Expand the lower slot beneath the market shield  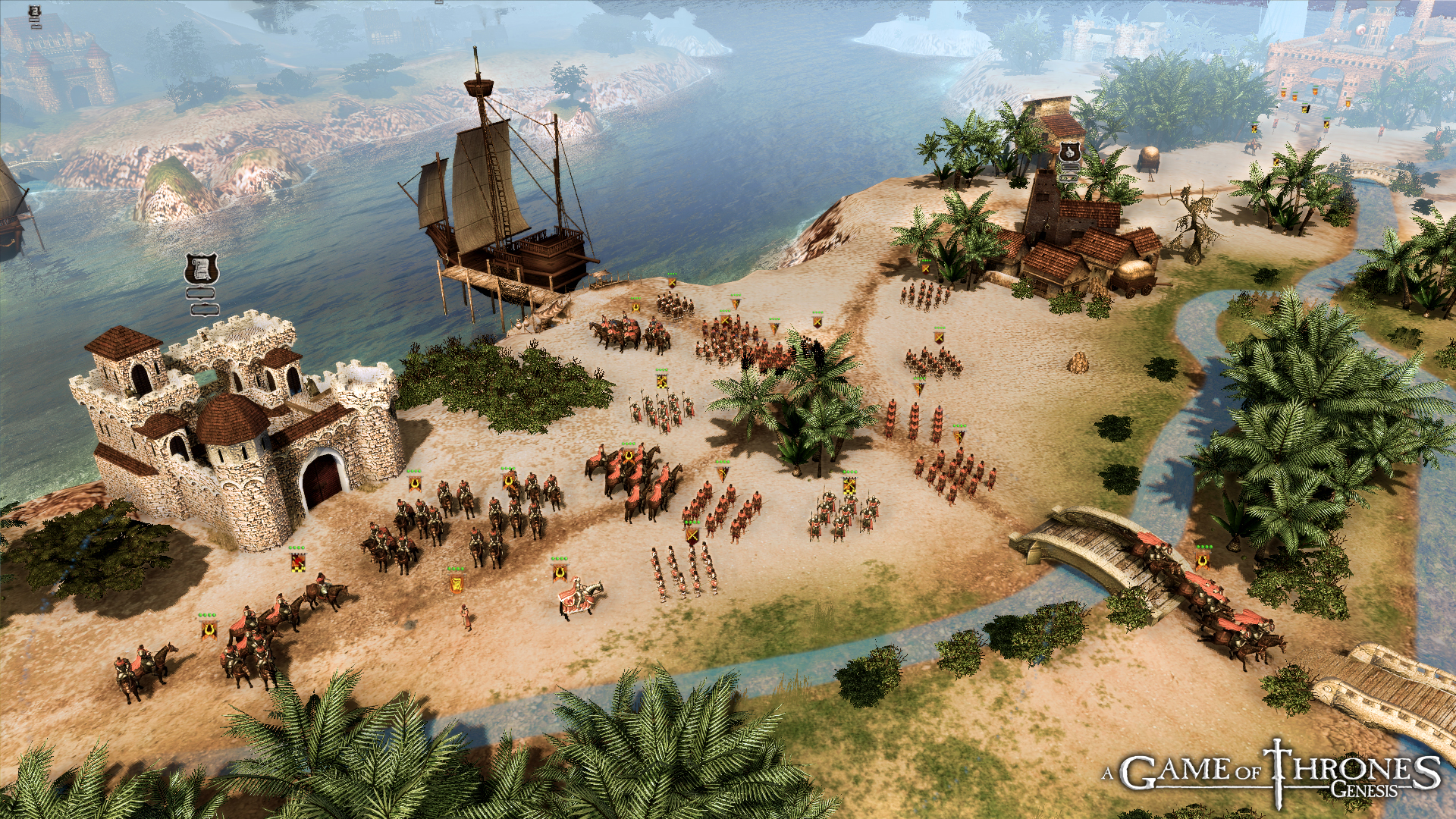pos(1069,179)
